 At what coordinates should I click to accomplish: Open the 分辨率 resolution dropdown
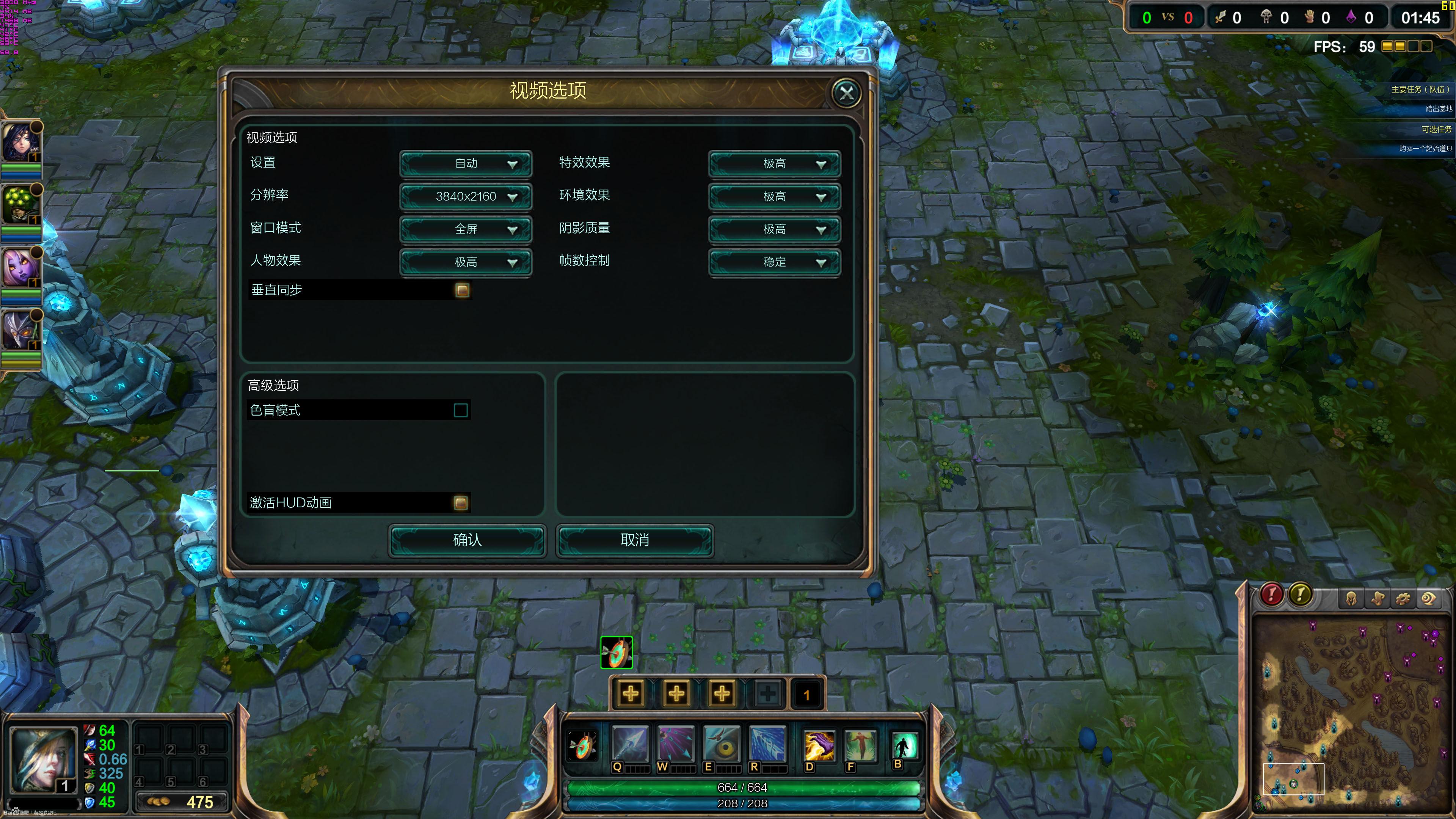(466, 197)
